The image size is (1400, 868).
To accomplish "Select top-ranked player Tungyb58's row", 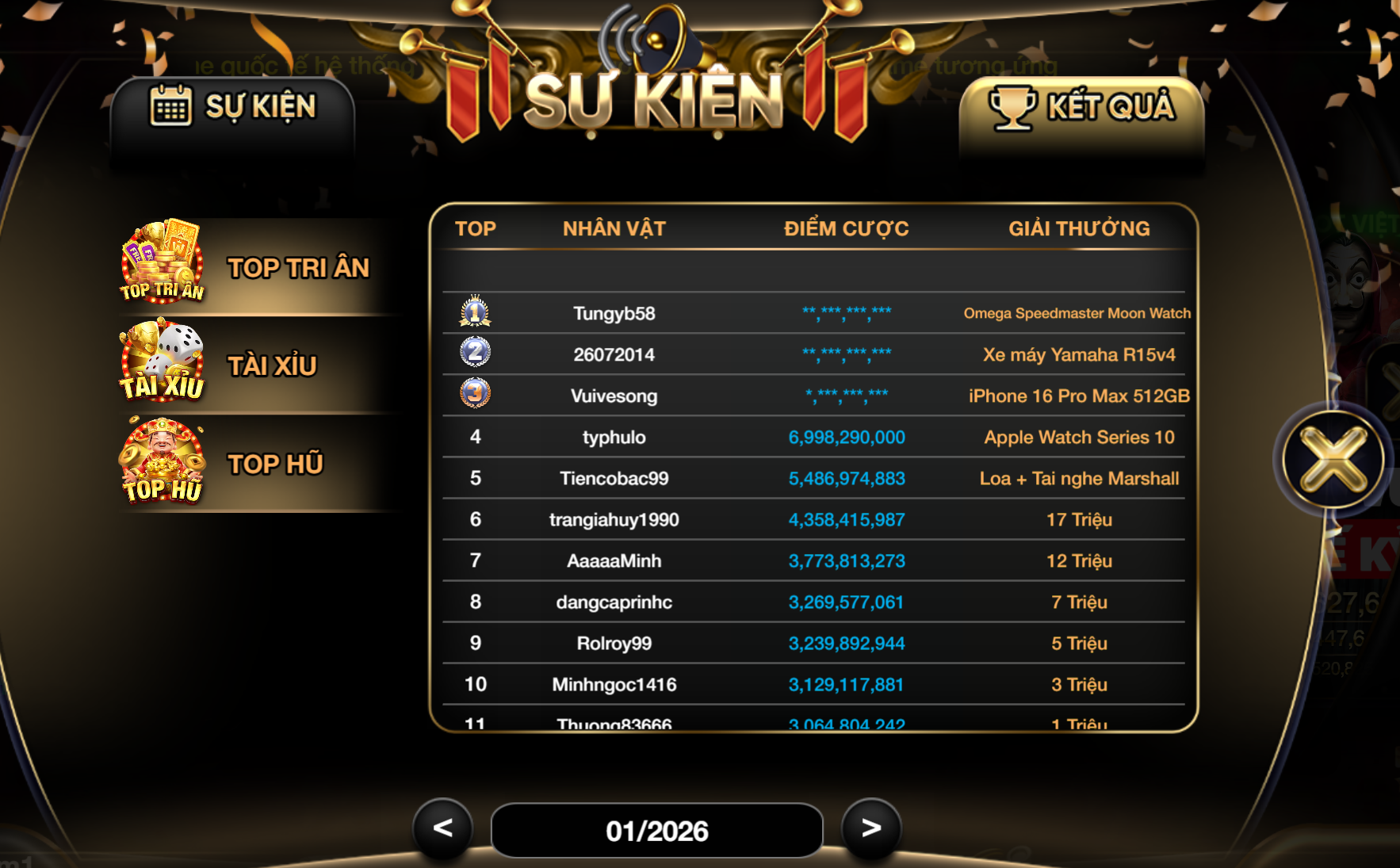I will click(614, 313).
